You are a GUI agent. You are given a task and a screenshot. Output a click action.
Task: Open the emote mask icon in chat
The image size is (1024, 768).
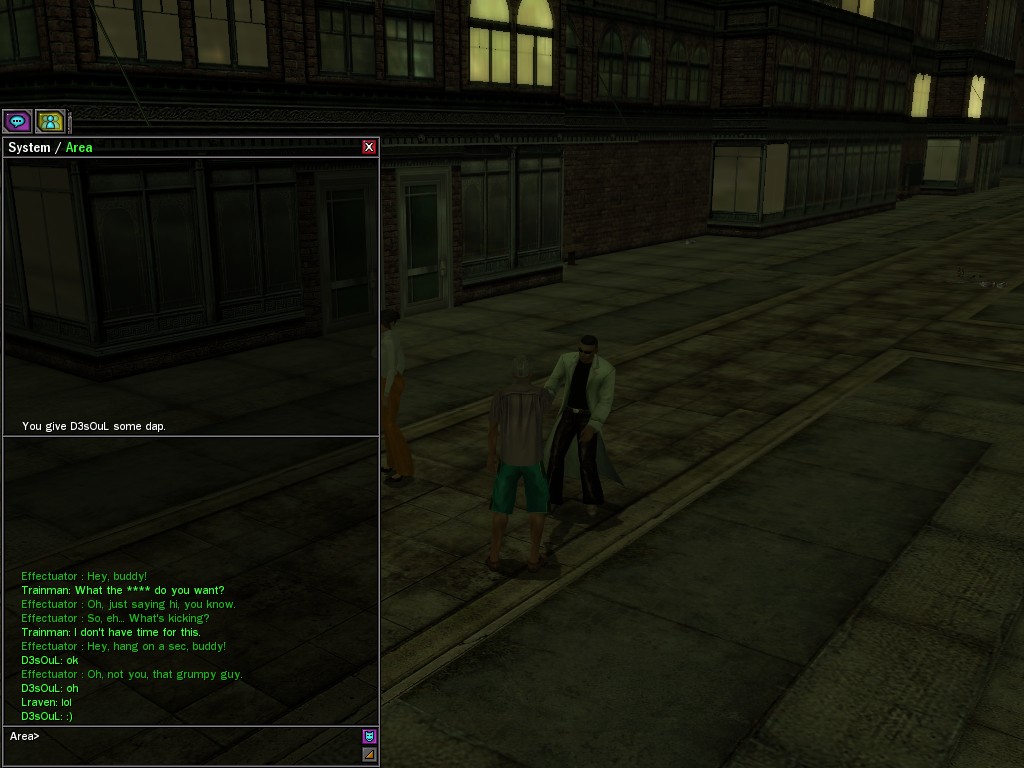(x=369, y=737)
